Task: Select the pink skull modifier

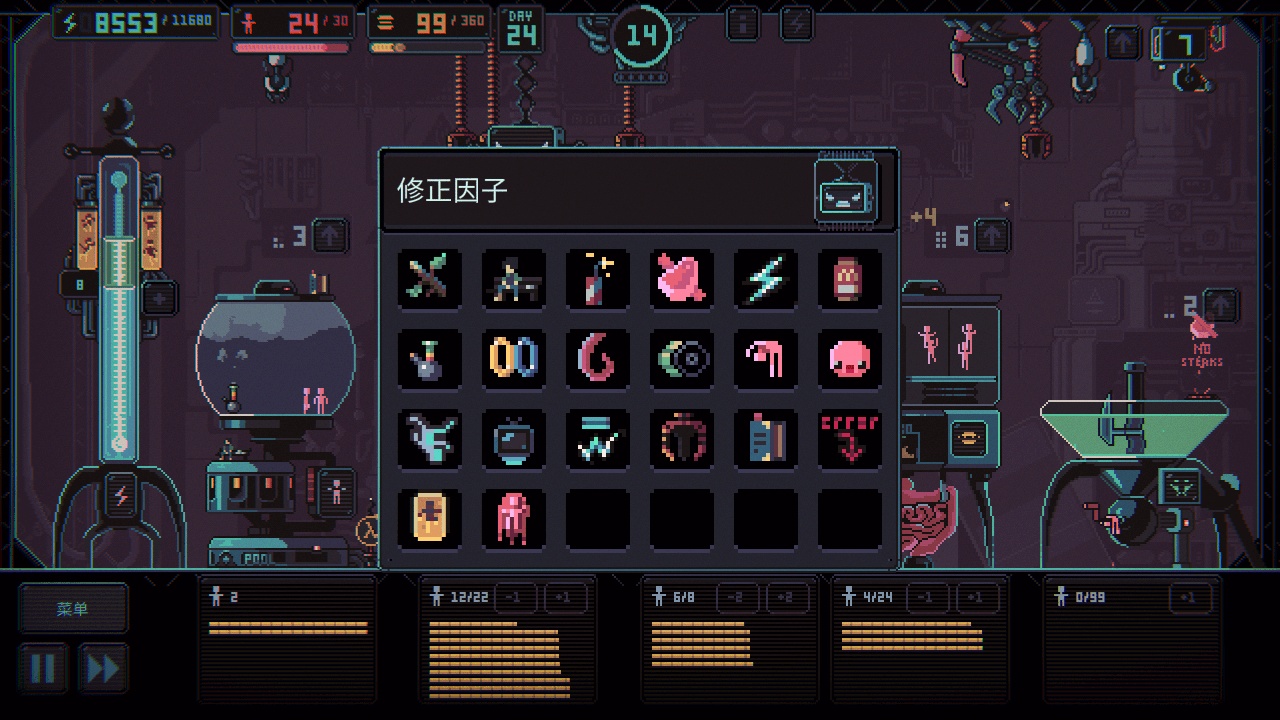Action: click(x=849, y=360)
